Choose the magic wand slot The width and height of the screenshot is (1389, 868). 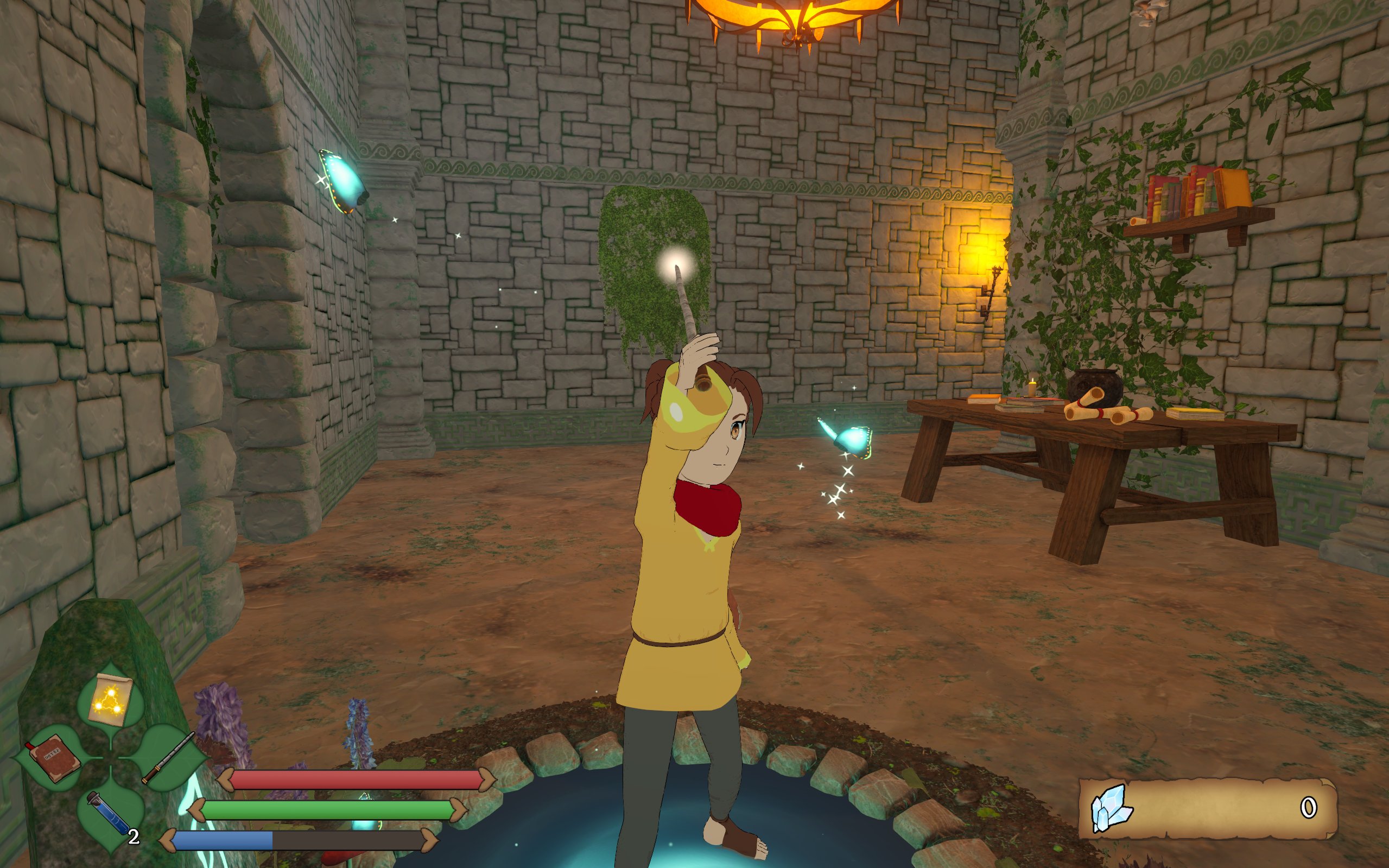(168, 757)
